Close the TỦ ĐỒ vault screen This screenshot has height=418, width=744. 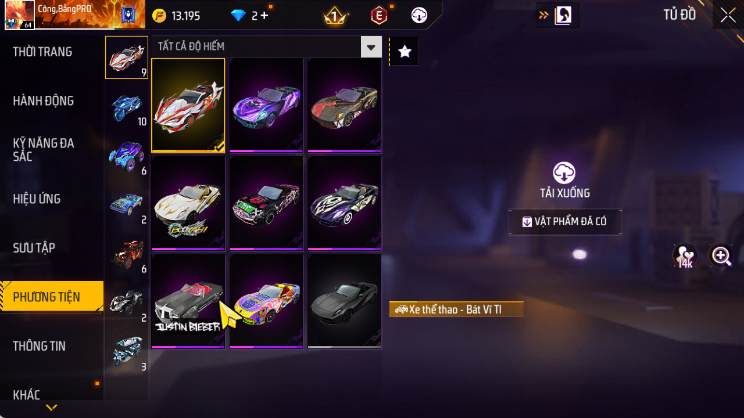(727, 15)
